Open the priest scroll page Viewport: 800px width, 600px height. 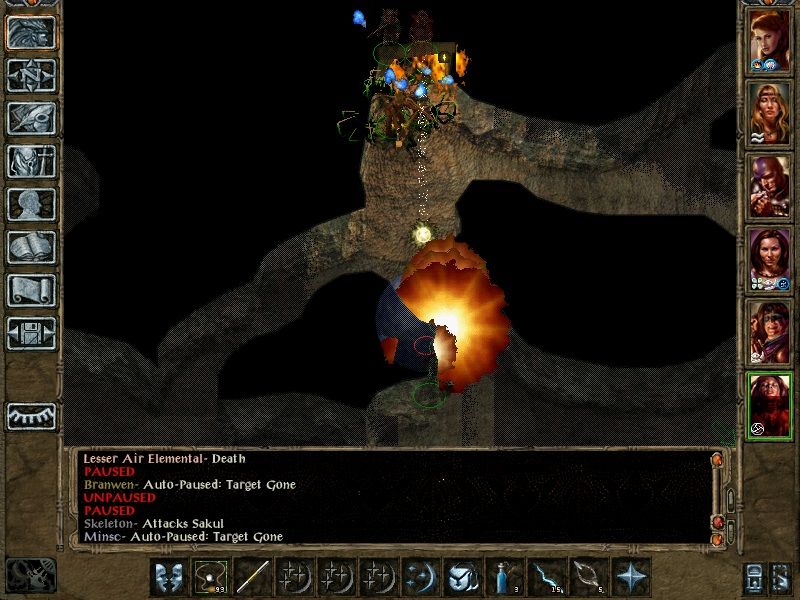point(31,290)
